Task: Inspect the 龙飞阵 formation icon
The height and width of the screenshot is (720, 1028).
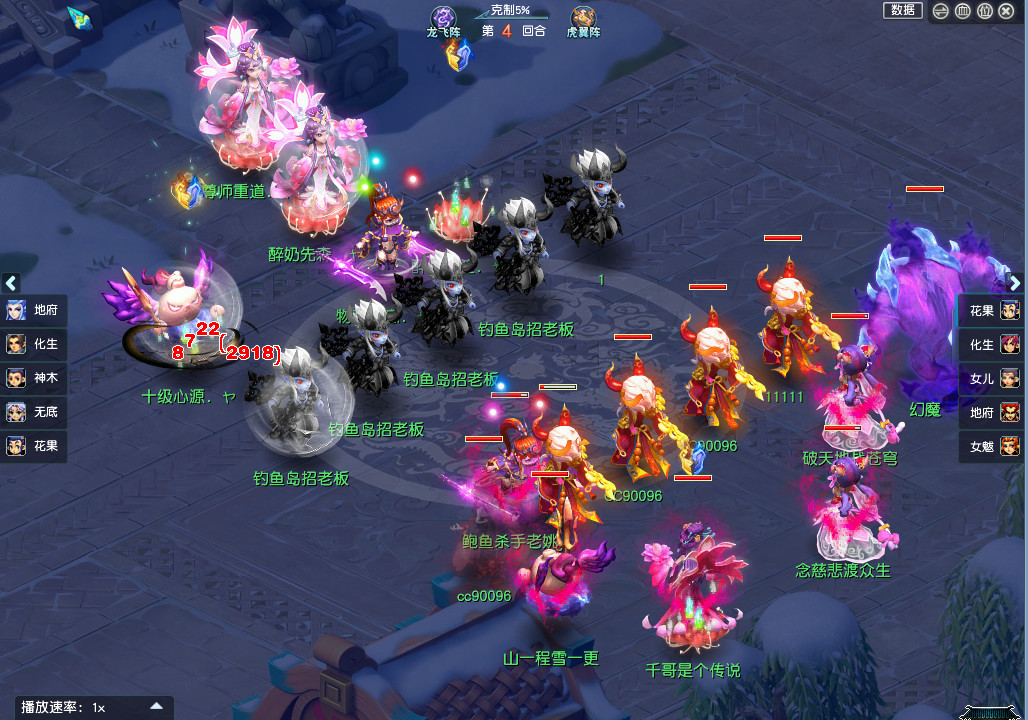Action: (x=443, y=20)
